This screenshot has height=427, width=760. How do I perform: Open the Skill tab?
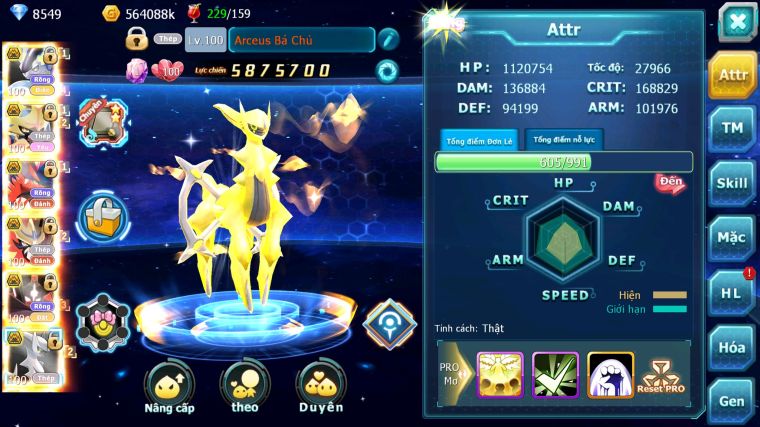tap(733, 183)
